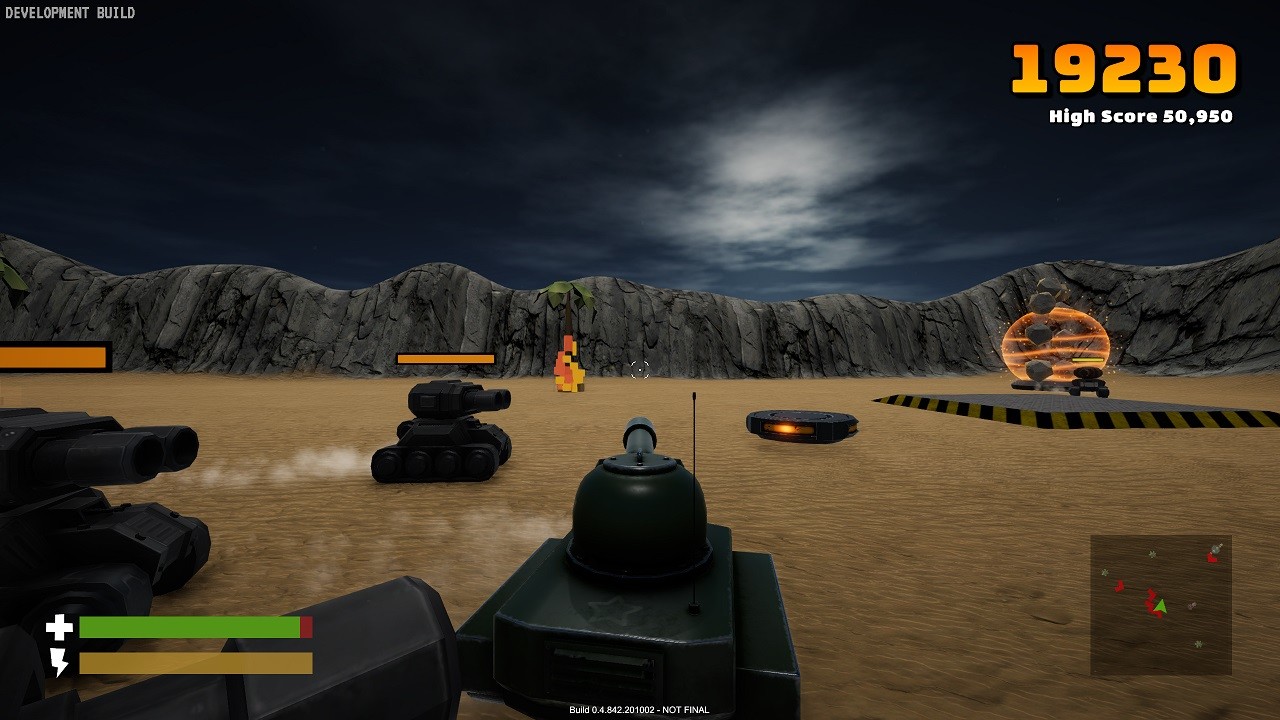Click the Build 0.4.842.201002 version text

click(640, 708)
